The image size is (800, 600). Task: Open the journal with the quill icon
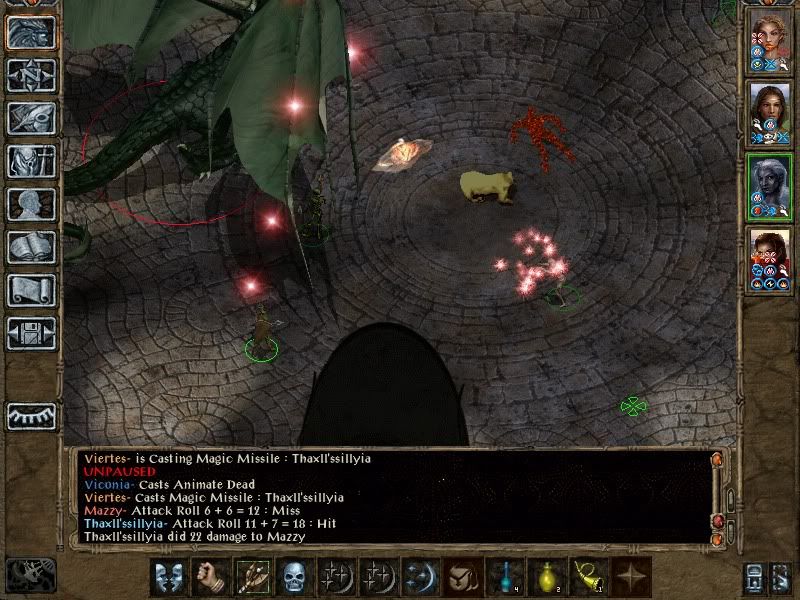click(x=31, y=117)
